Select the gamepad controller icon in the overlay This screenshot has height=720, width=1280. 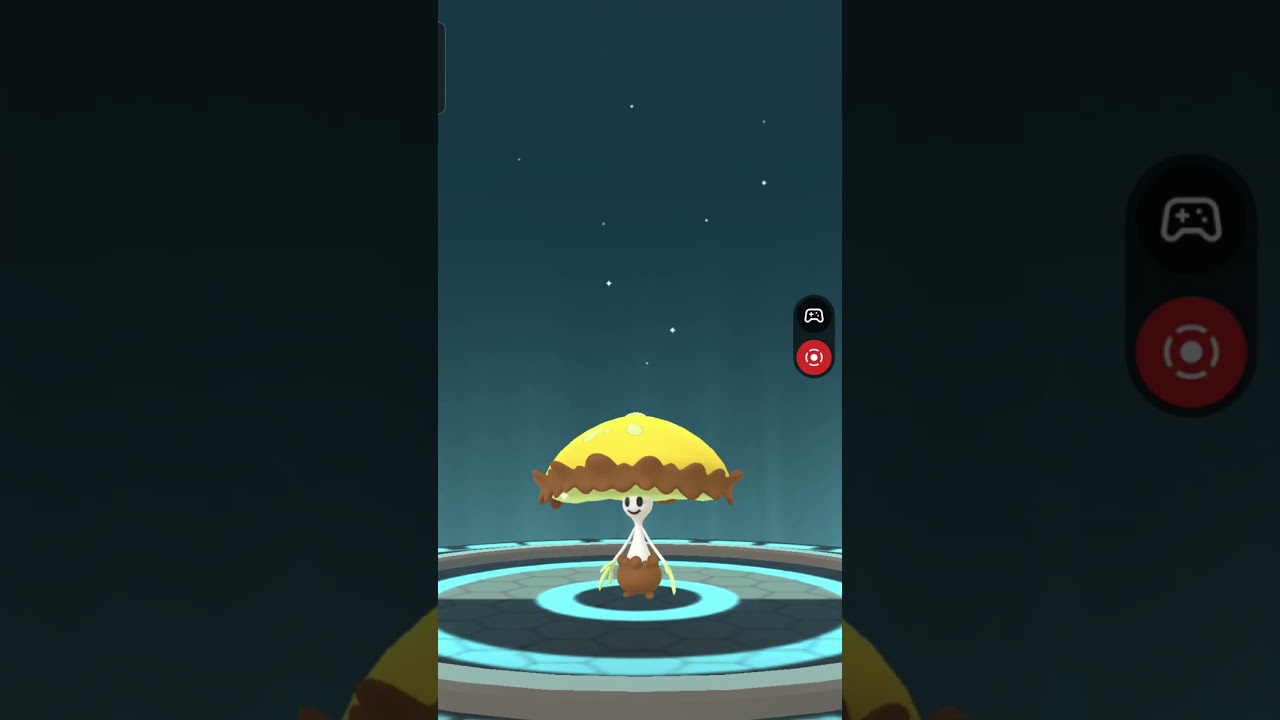coord(814,316)
